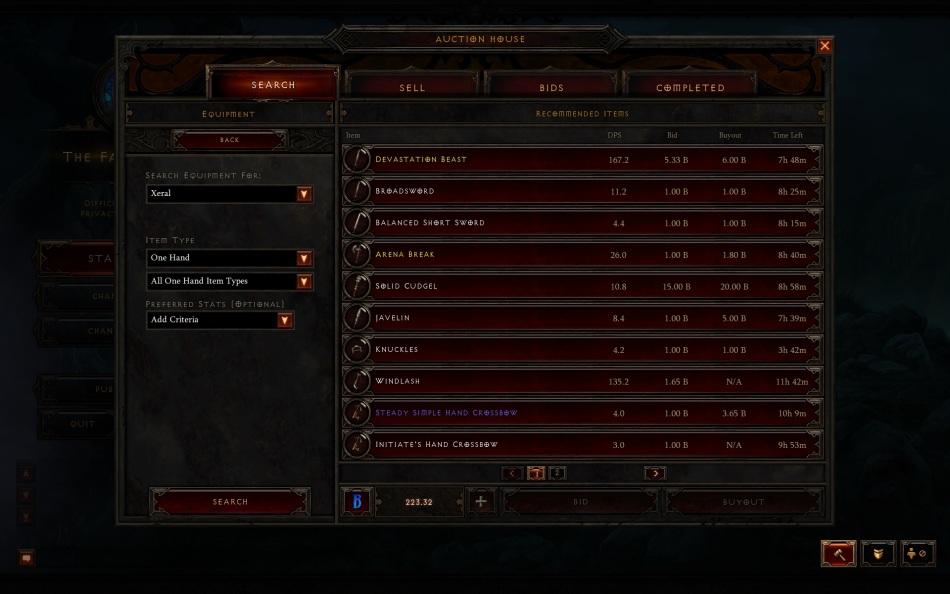This screenshot has width=950, height=594.
Task: Open the Add Criteria dropdown
Action: click(285, 320)
